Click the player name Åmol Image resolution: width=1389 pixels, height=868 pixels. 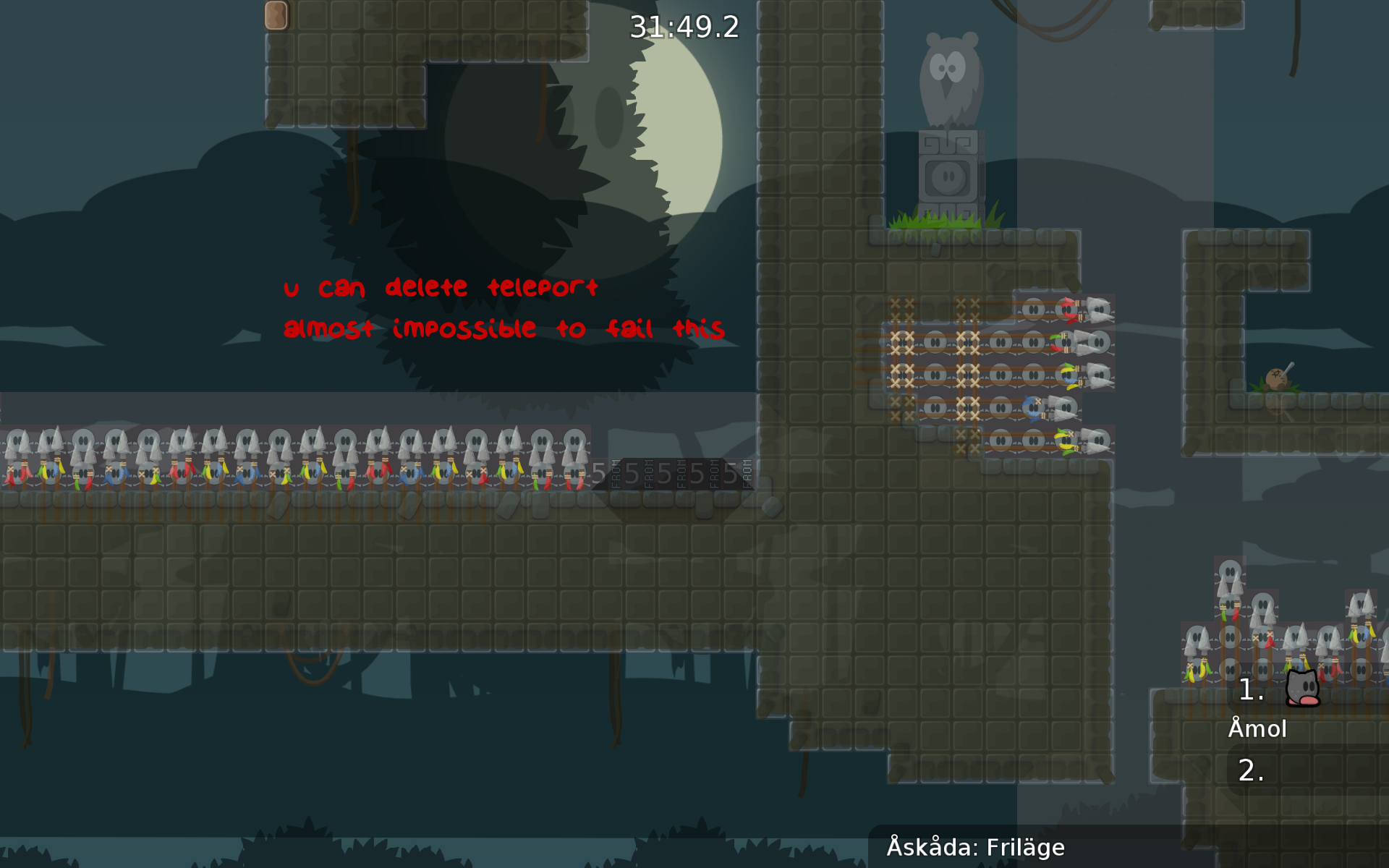click(x=1257, y=729)
